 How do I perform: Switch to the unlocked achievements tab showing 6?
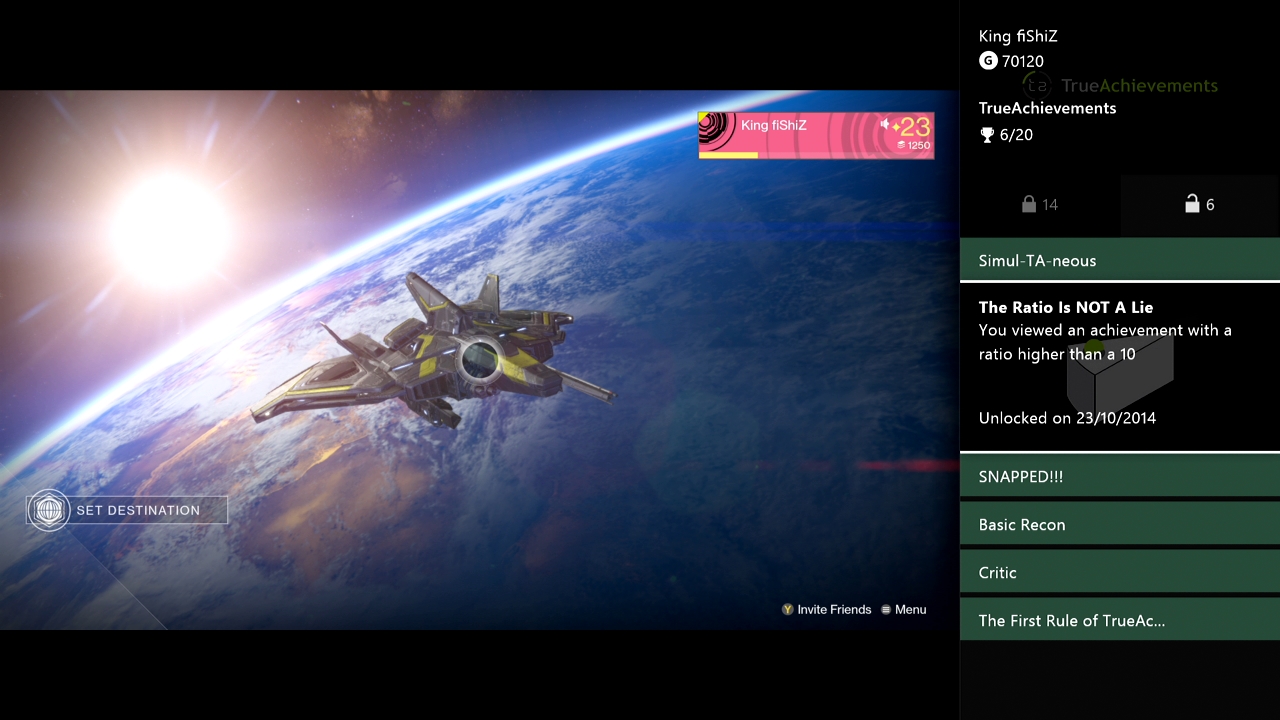(1200, 204)
